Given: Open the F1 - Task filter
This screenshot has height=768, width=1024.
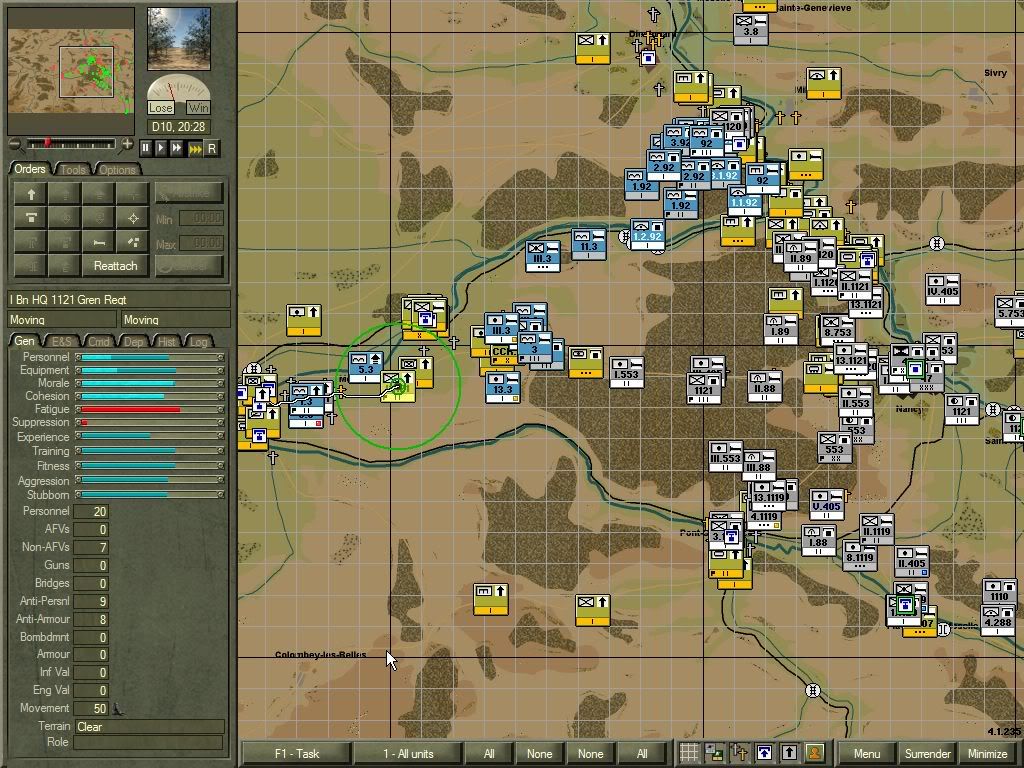Looking at the screenshot, I should (x=296, y=754).
